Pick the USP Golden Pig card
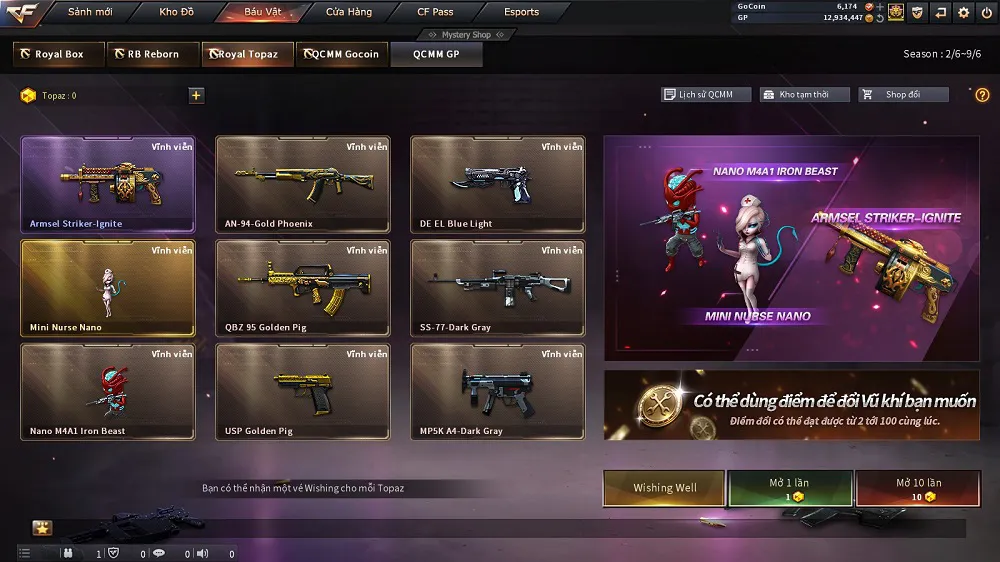The image size is (1000, 562). [x=303, y=392]
